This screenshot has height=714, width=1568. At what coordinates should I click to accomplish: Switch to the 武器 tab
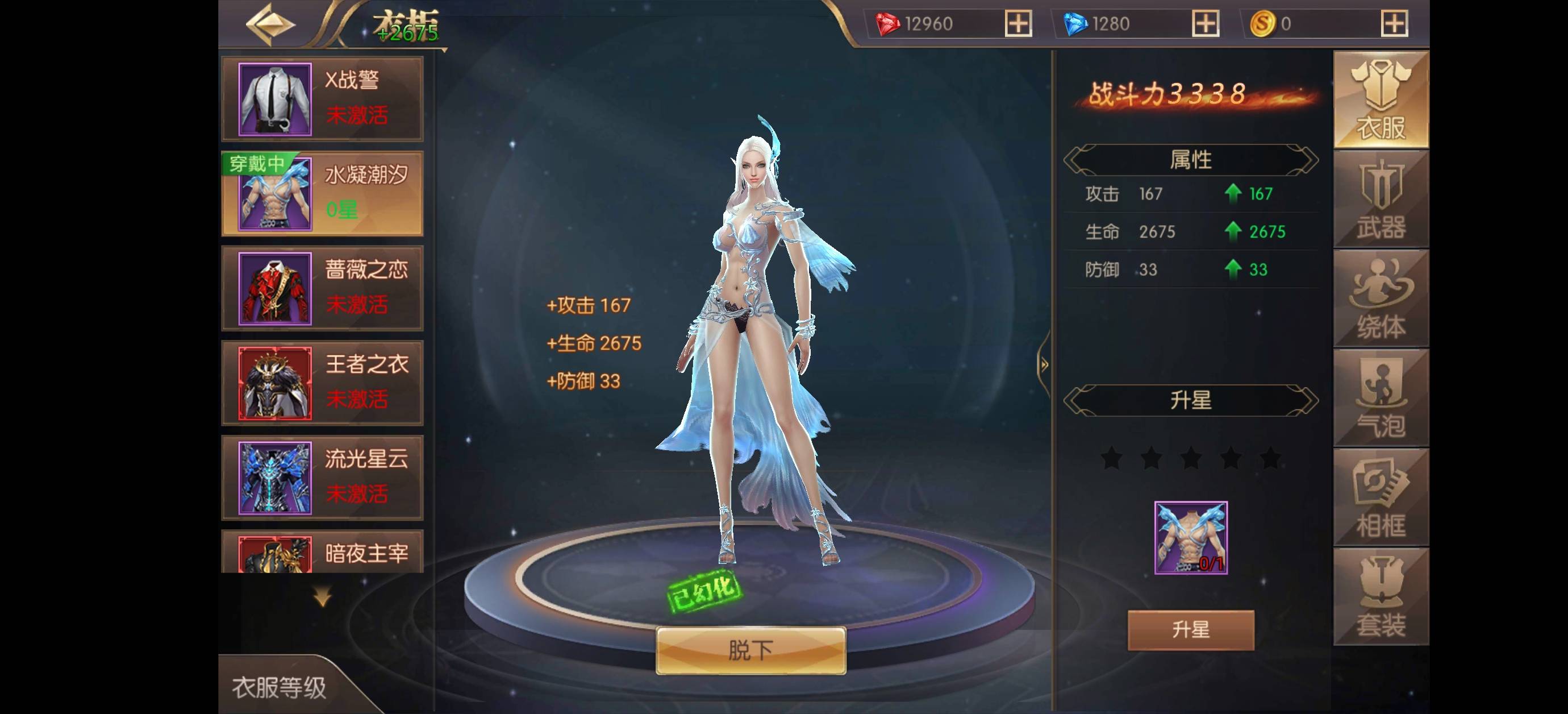coord(1381,200)
